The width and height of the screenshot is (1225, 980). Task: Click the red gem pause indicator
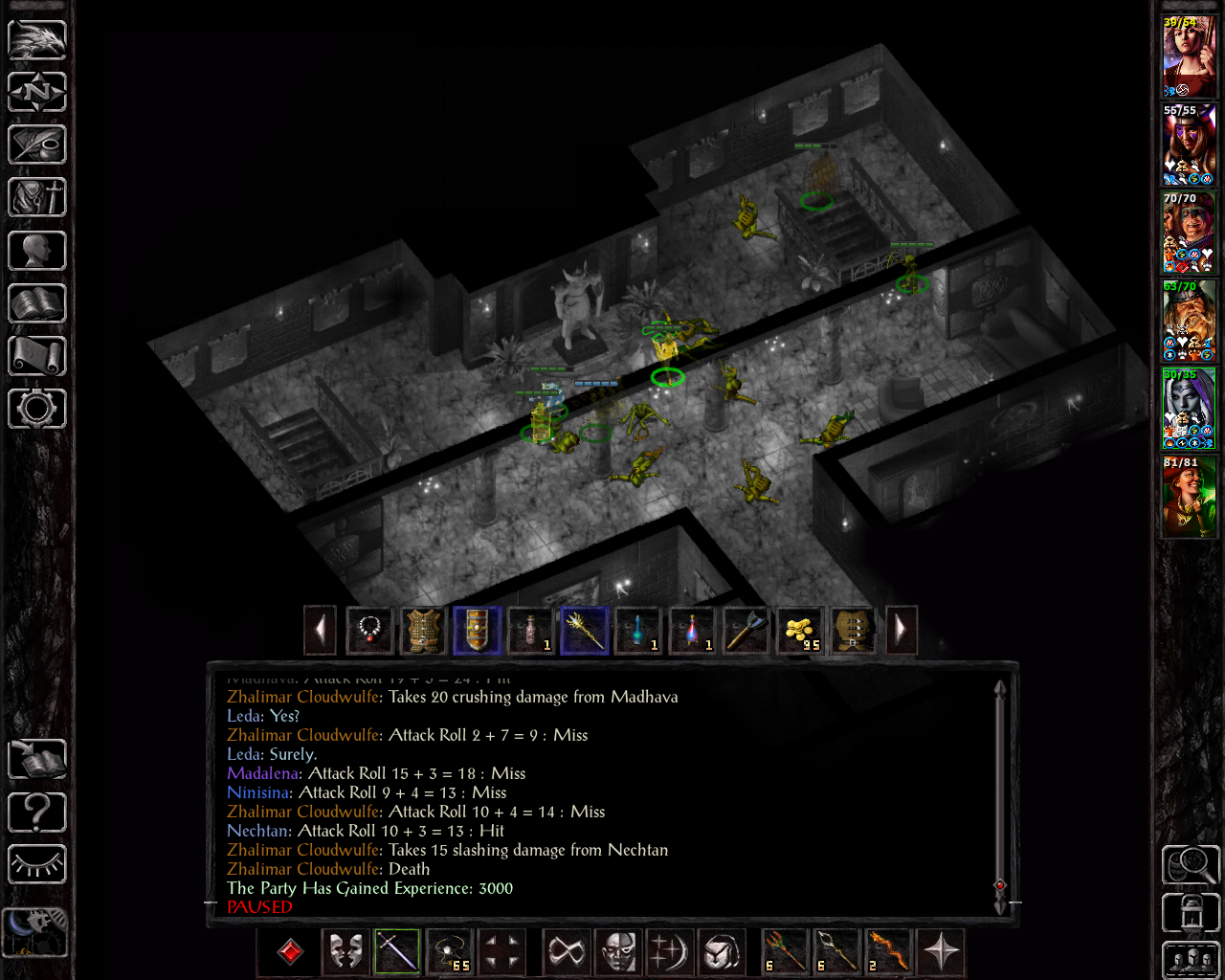[290, 952]
